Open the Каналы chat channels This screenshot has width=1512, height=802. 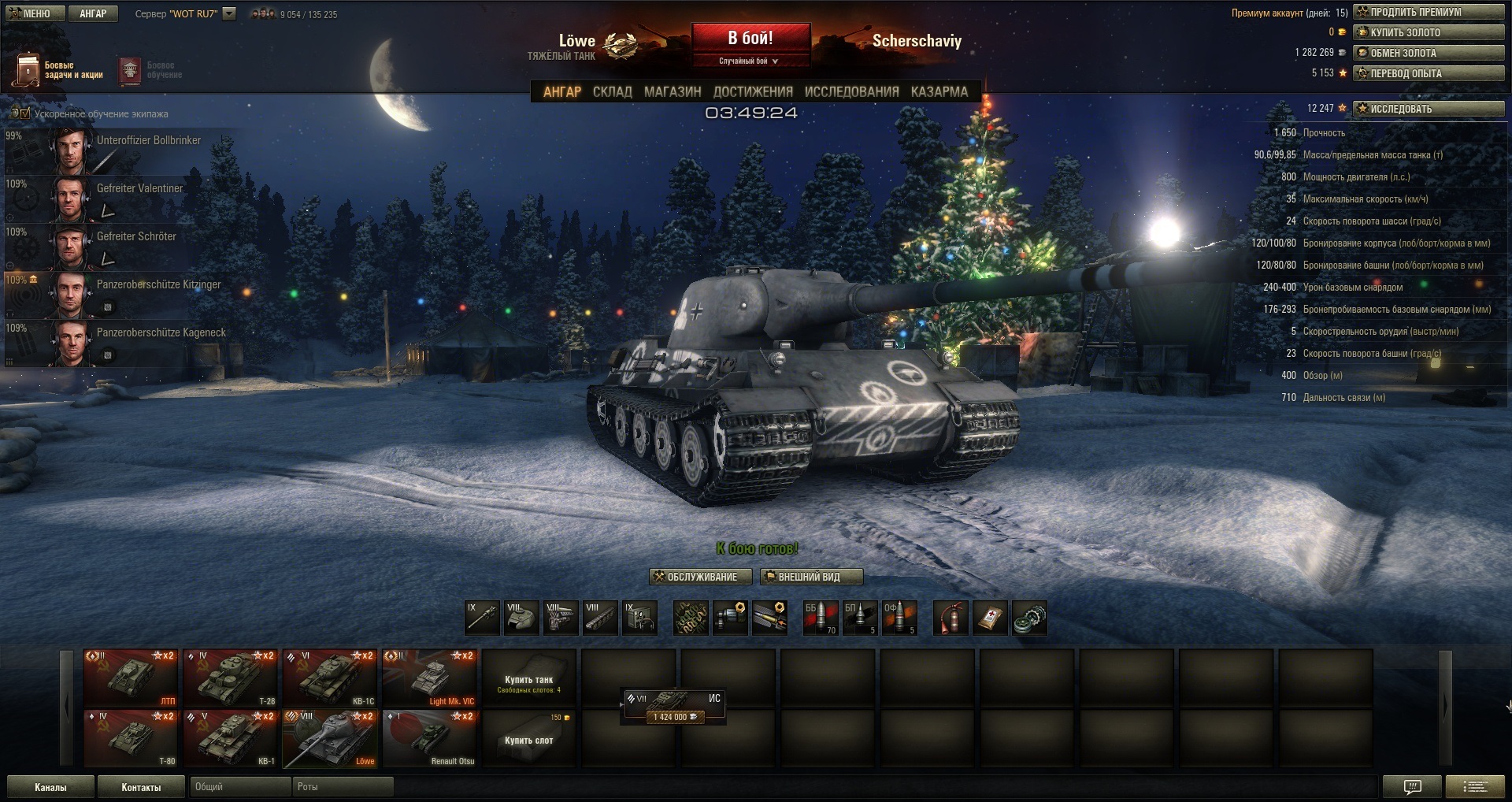pyautogui.click(x=50, y=787)
